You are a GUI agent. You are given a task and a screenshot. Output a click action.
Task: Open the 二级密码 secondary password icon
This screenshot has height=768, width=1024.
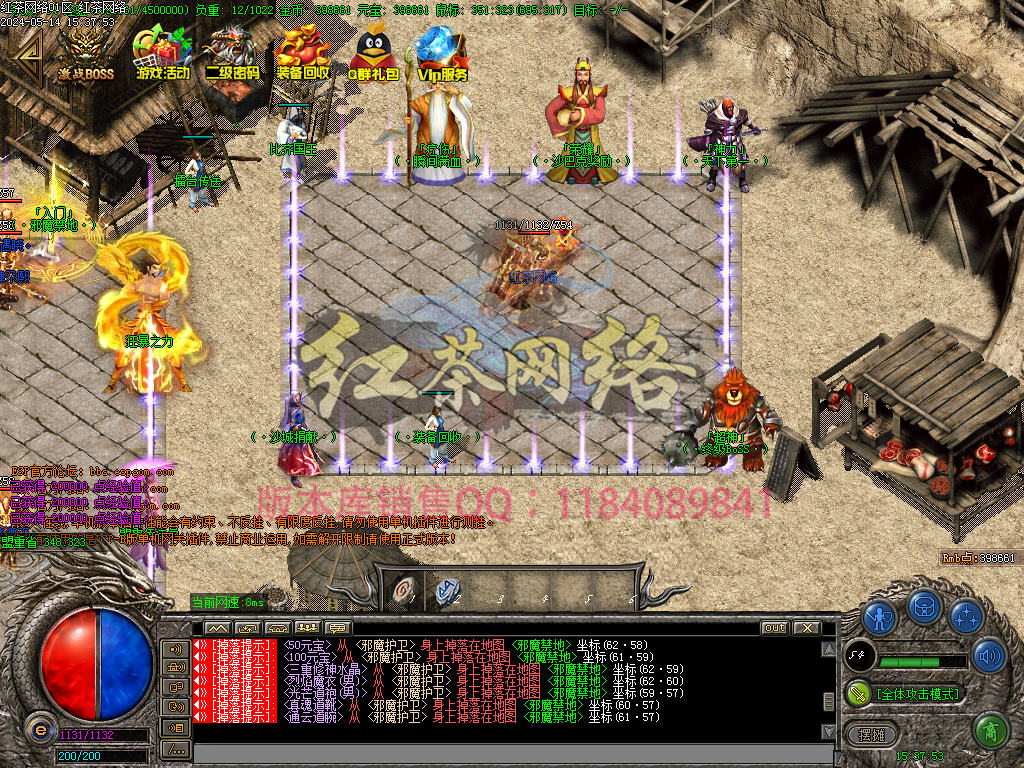tap(232, 53)
